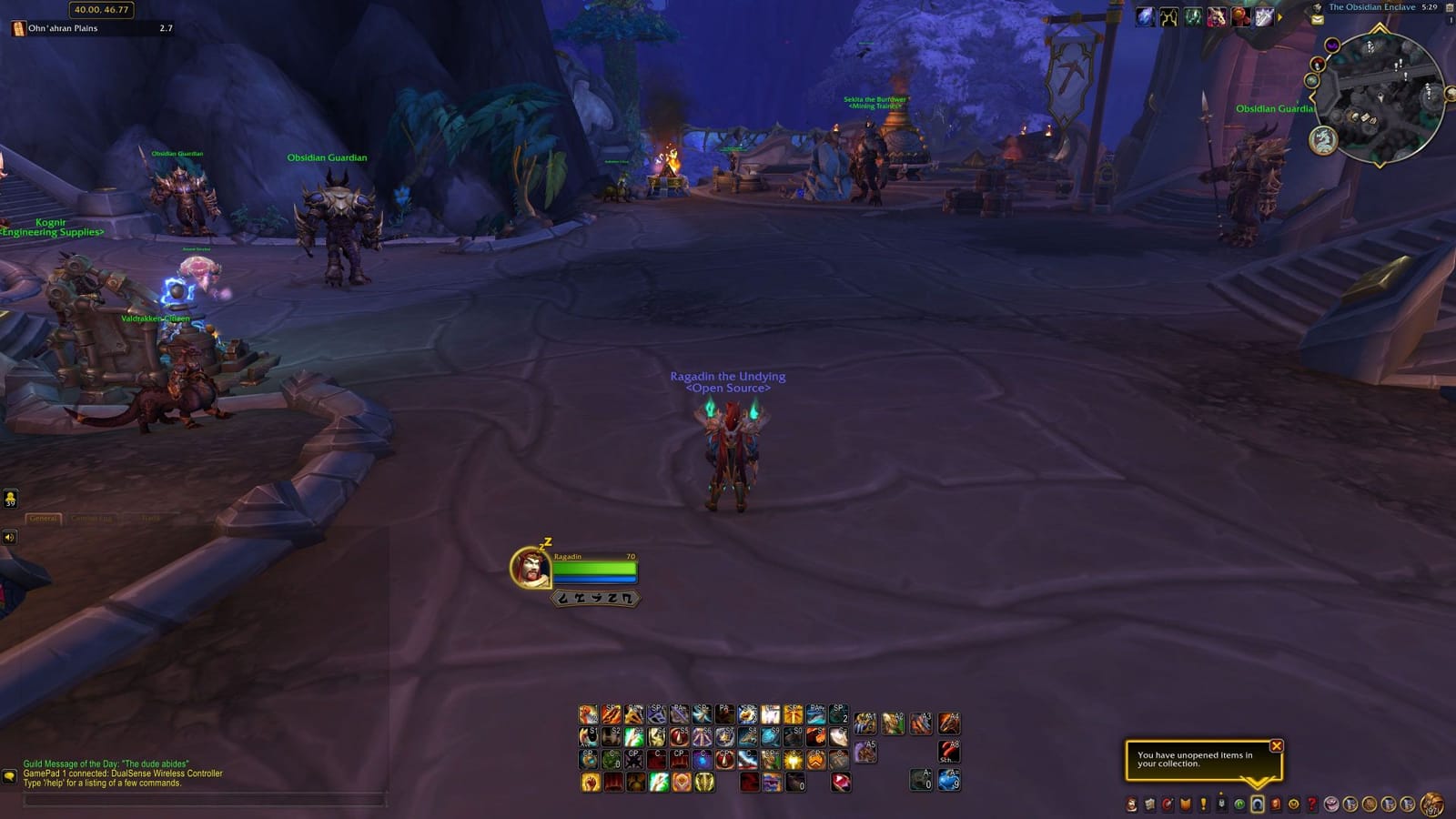Open the calendar next to the clock
The image size is (1456, 819).
1450,8
